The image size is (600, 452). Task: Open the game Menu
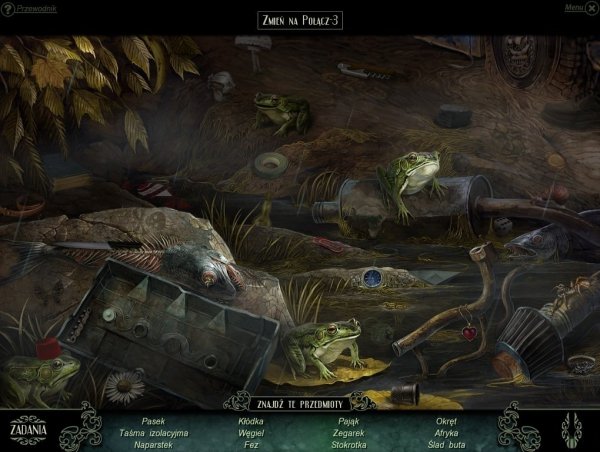point(575,7)
